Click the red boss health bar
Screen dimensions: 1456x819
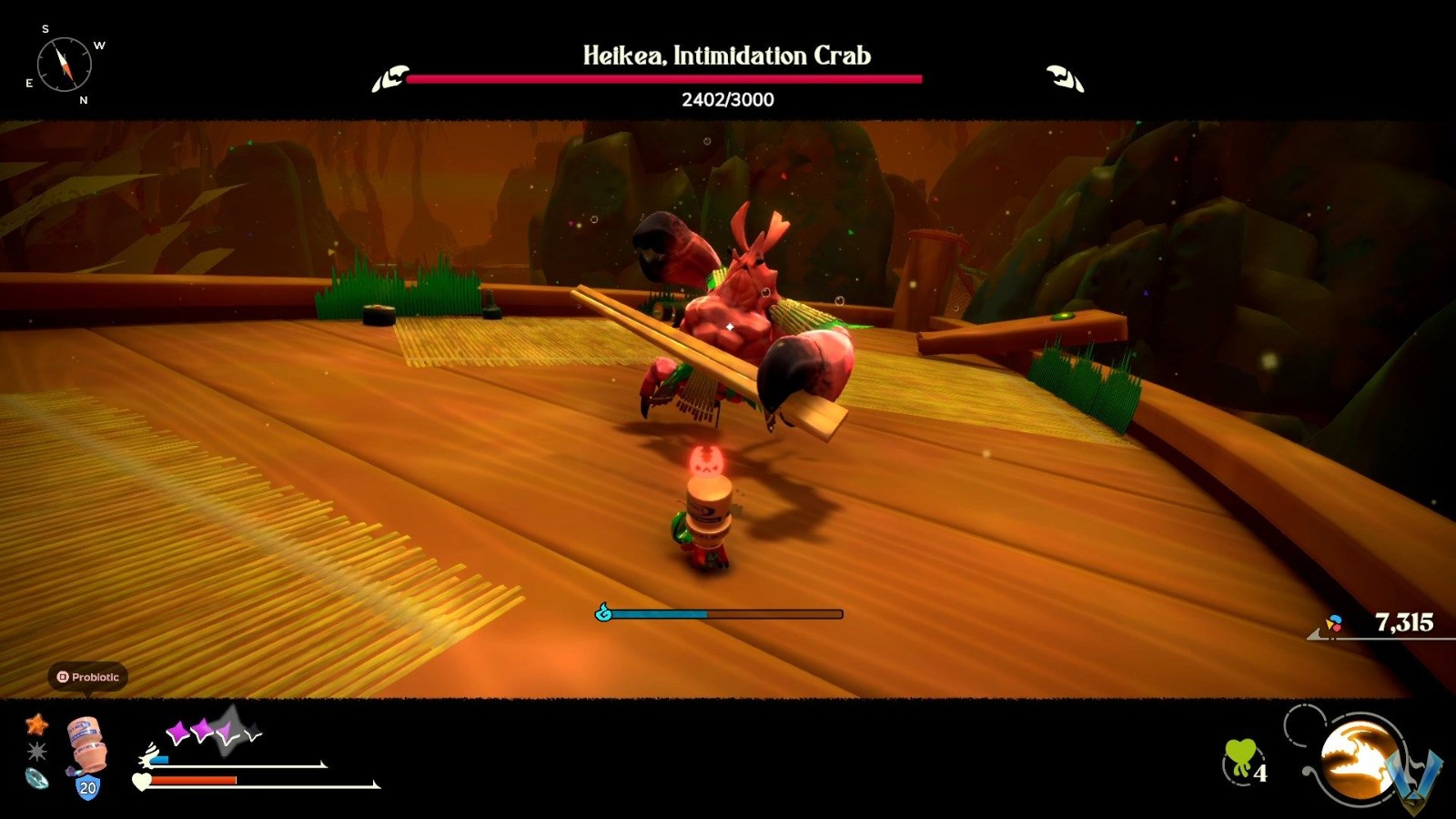click(664, 79)
